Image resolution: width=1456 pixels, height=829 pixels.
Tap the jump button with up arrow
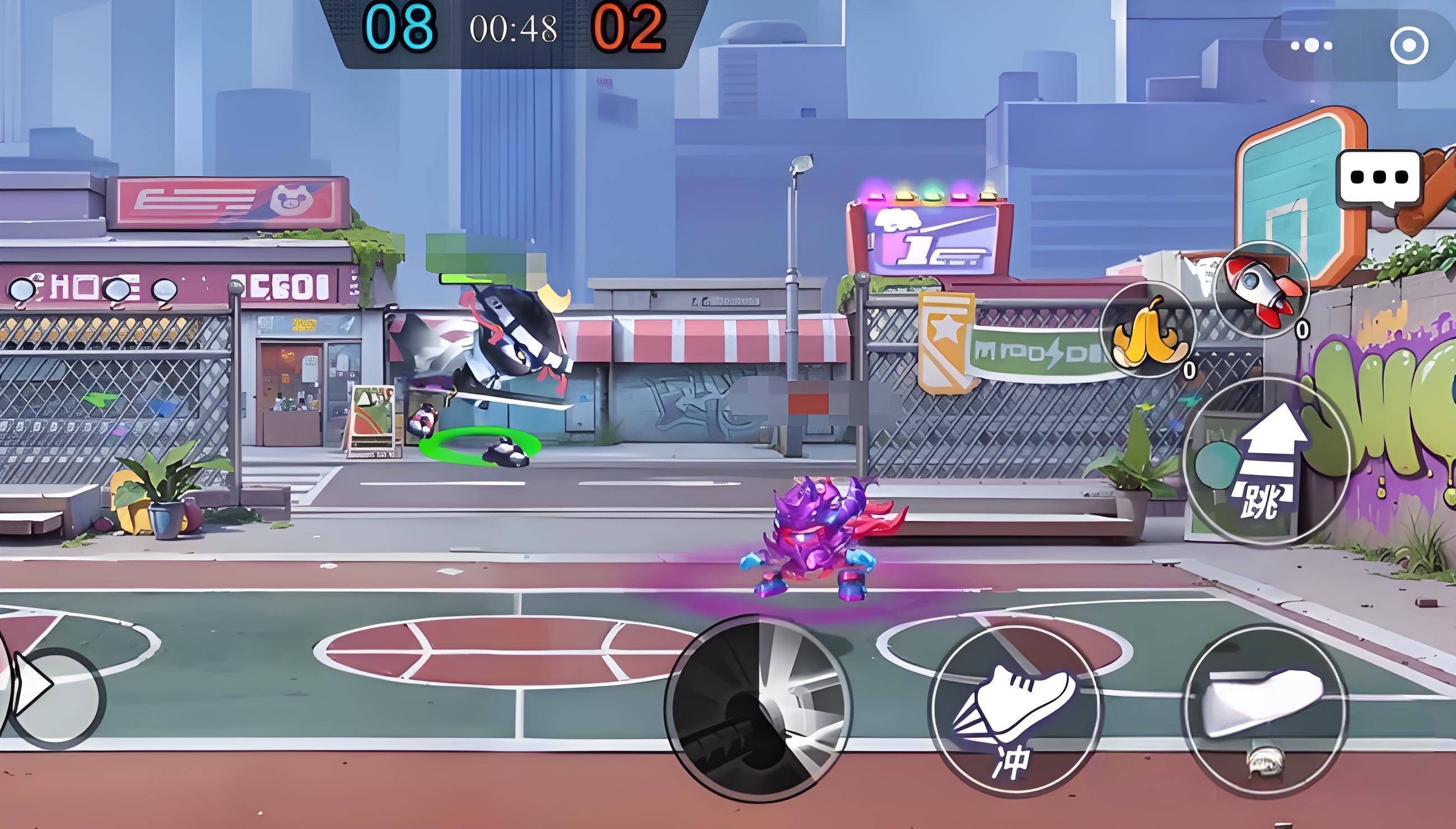1268,462
